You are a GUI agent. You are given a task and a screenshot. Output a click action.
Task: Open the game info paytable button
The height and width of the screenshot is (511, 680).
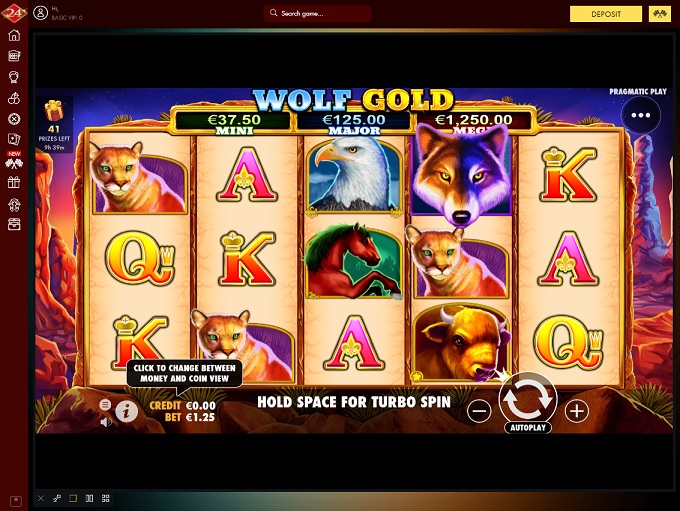click(126, 410)
